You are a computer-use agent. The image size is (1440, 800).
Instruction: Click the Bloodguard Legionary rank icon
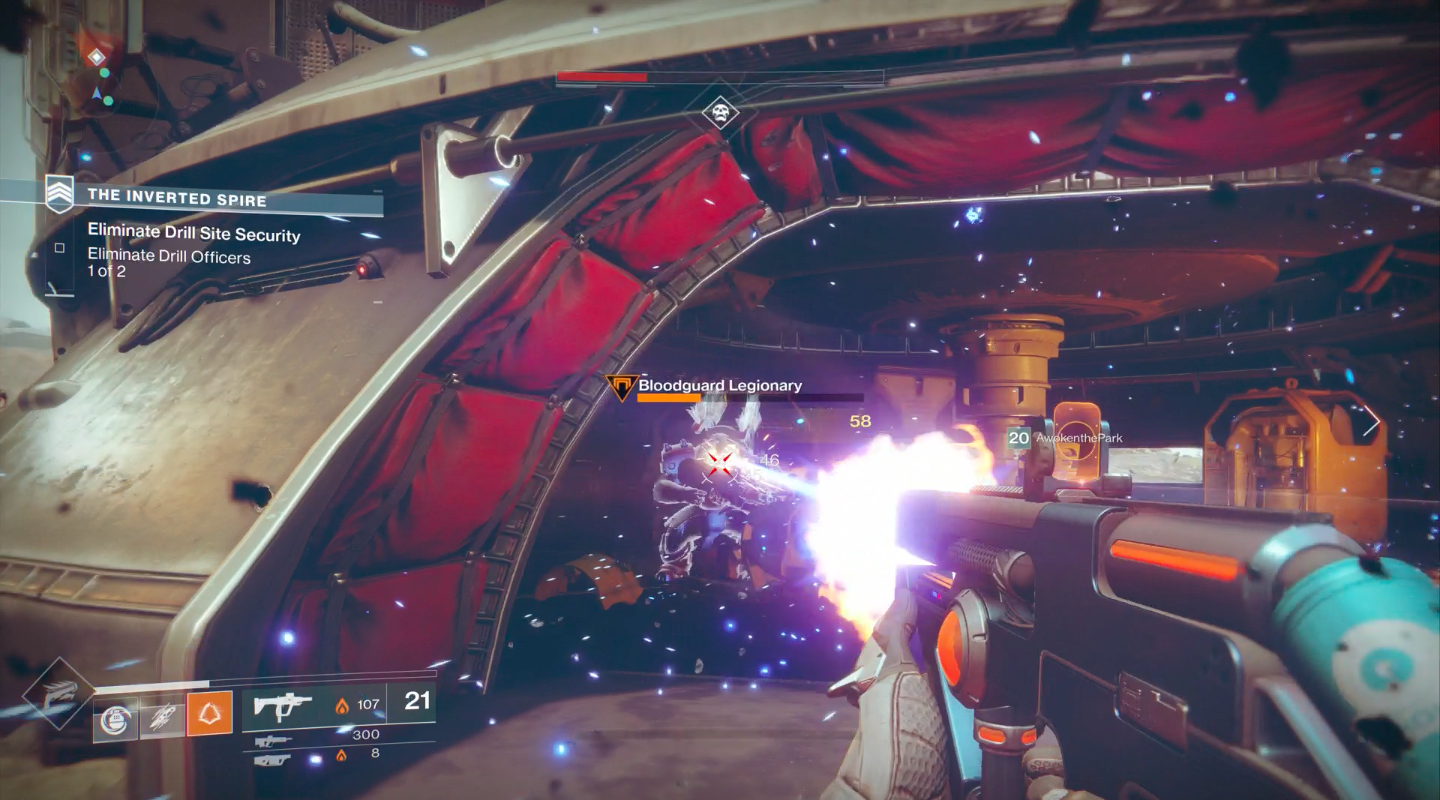[621, 387]
